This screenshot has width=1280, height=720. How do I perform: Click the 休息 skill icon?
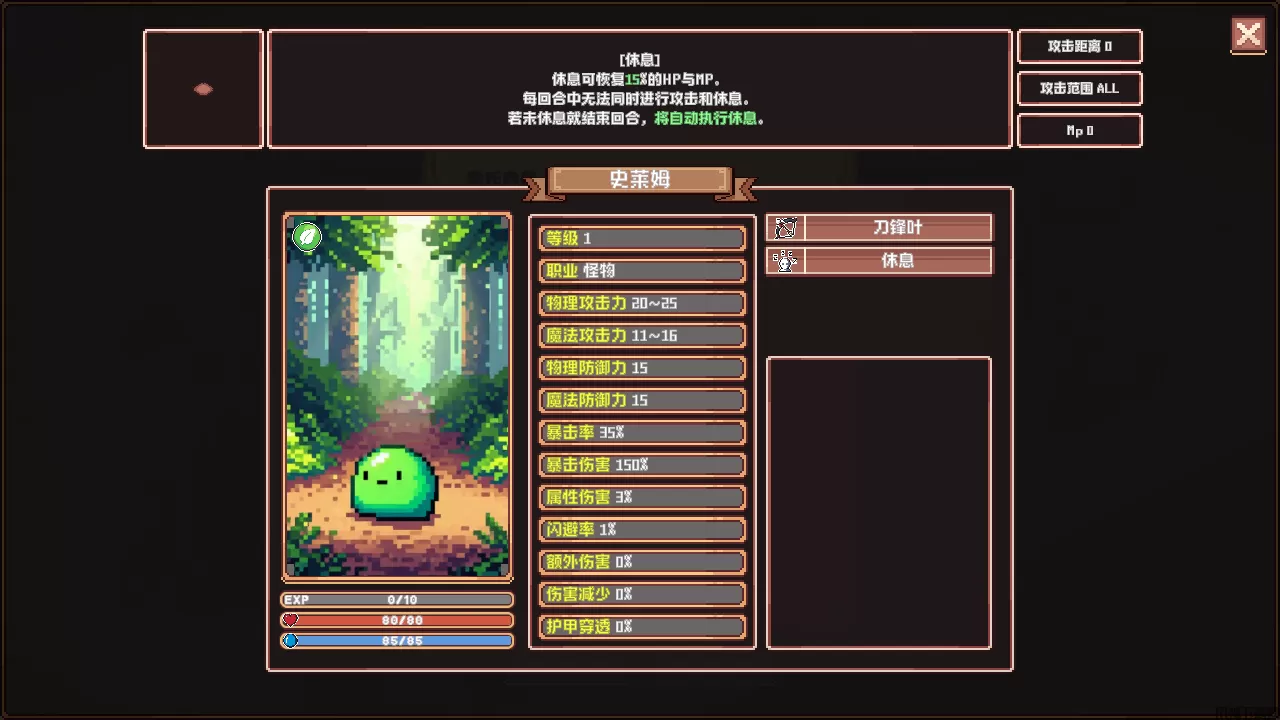[785, 261]
